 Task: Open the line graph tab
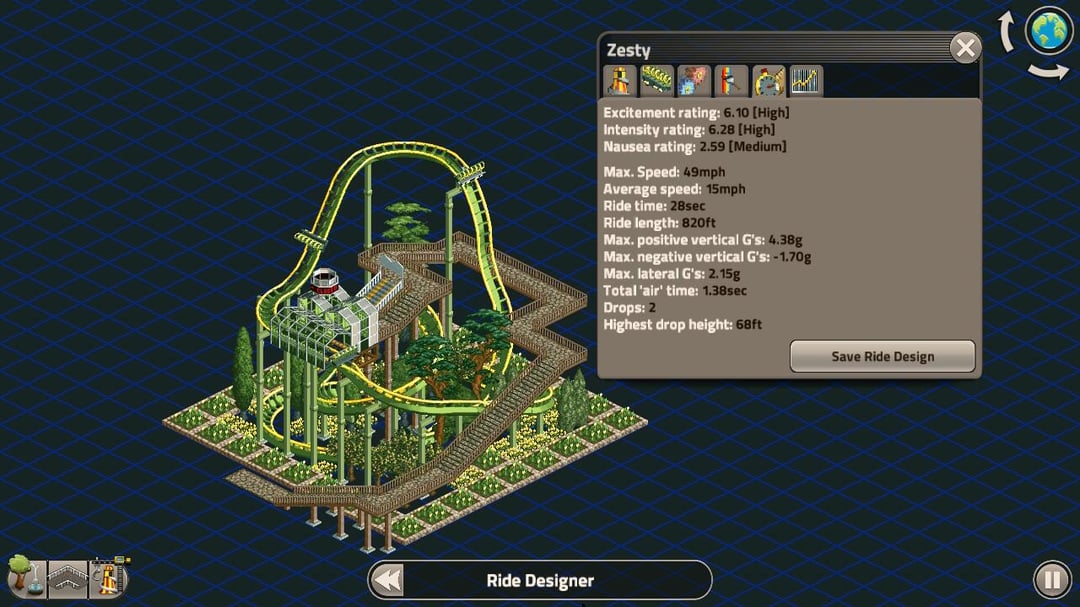pos(805,81)
